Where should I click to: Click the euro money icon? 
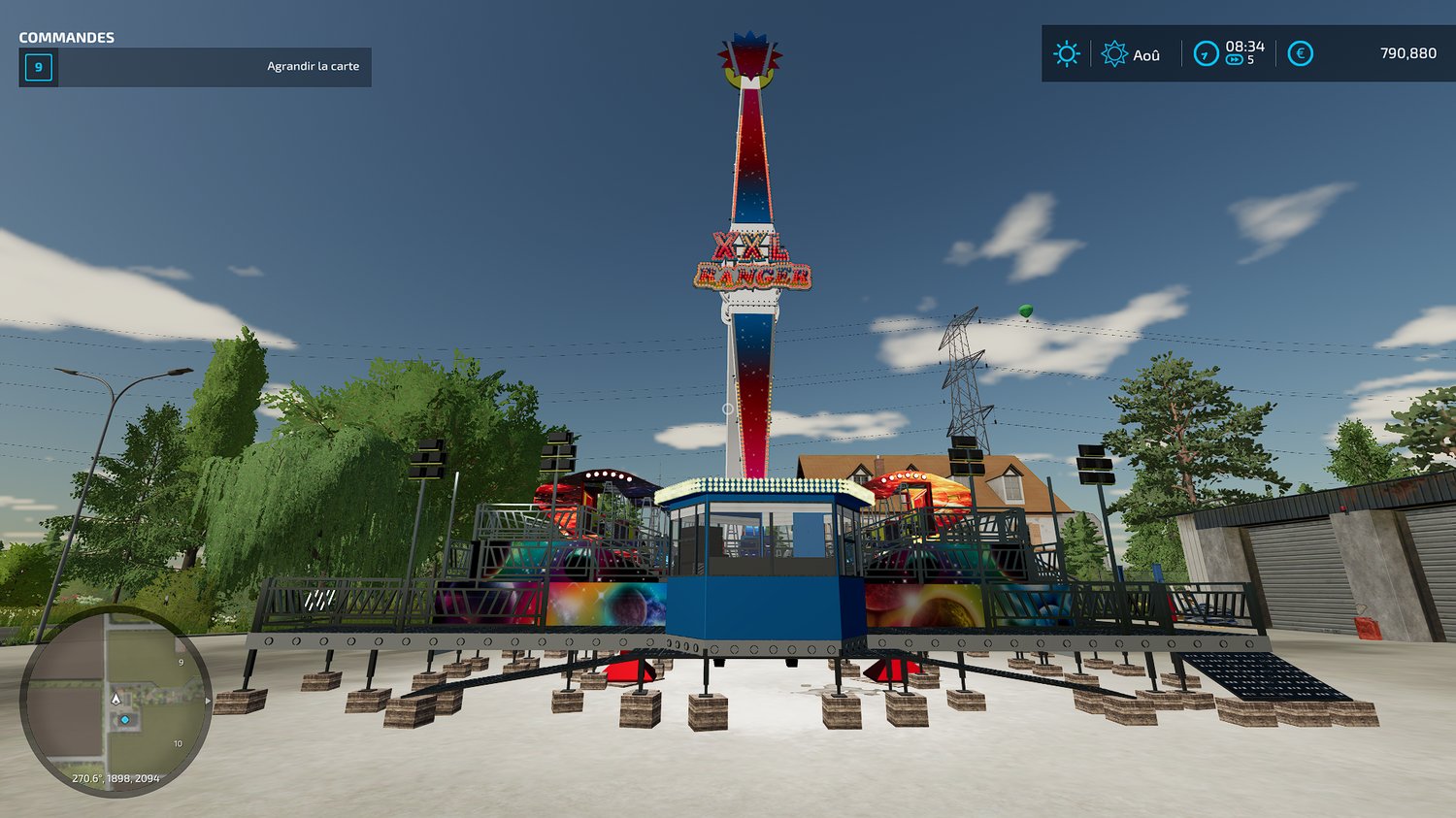pos(1300,53)
